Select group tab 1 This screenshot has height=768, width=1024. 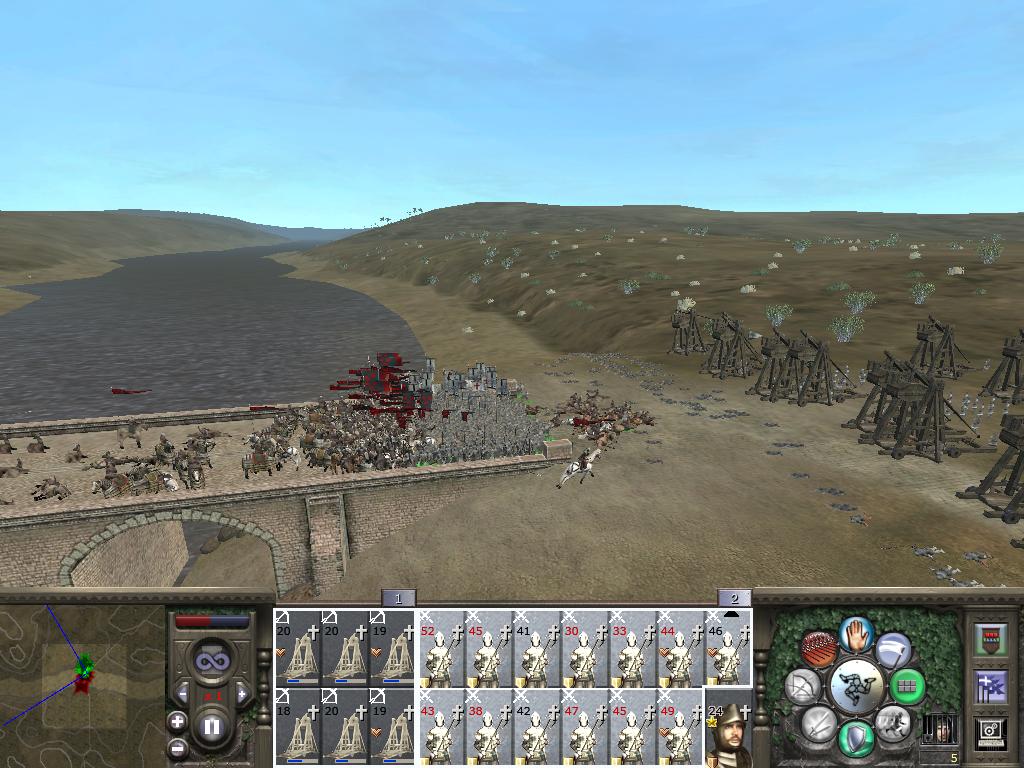click(398, 599)
